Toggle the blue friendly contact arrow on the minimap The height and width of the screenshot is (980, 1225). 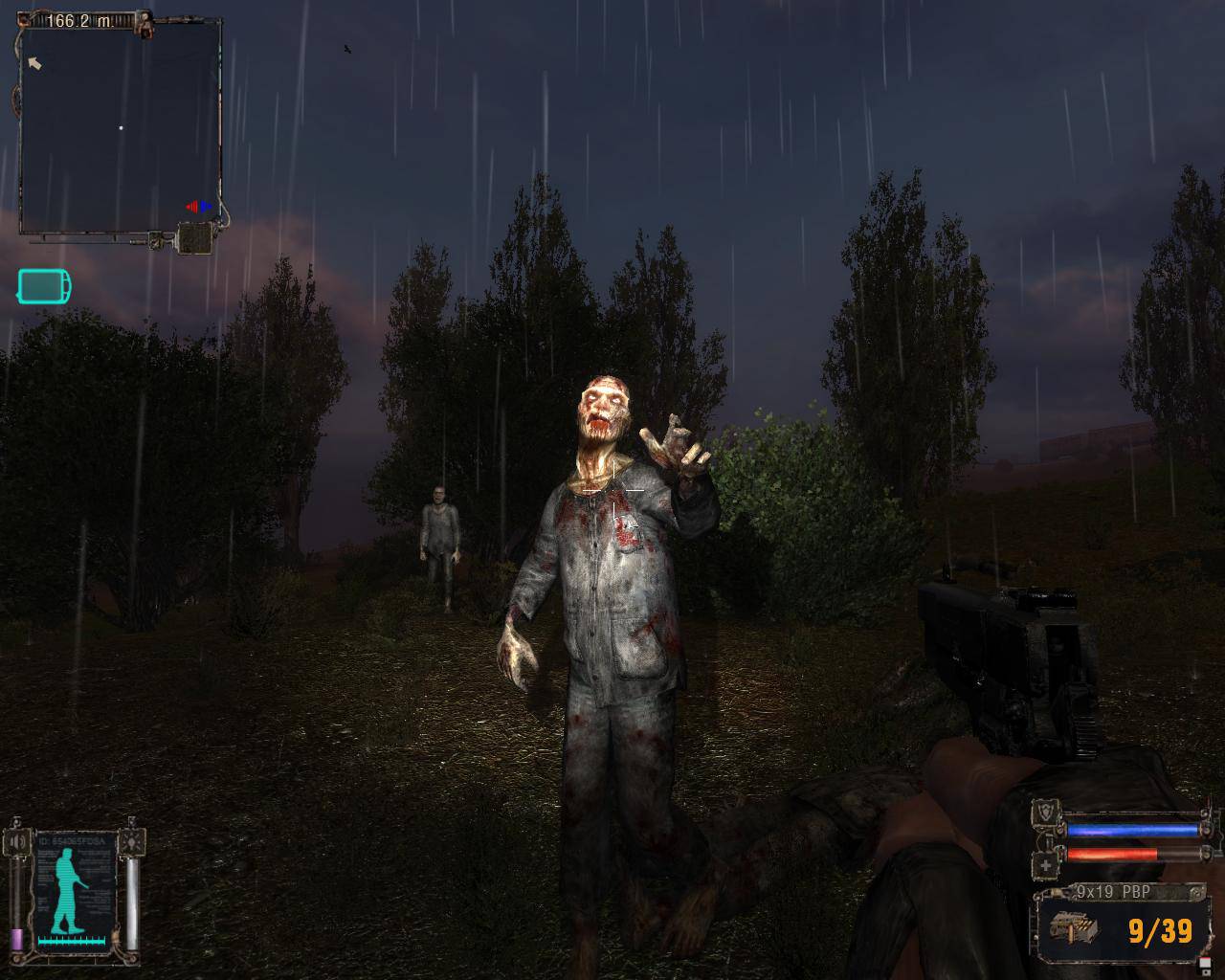point(206,207)
